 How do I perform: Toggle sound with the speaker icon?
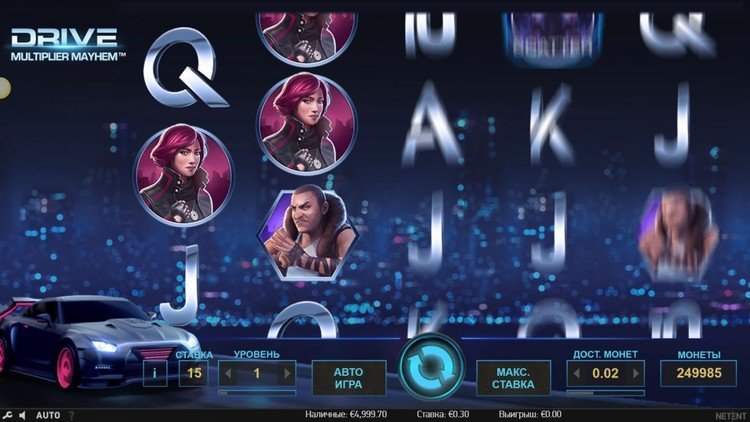23,414
